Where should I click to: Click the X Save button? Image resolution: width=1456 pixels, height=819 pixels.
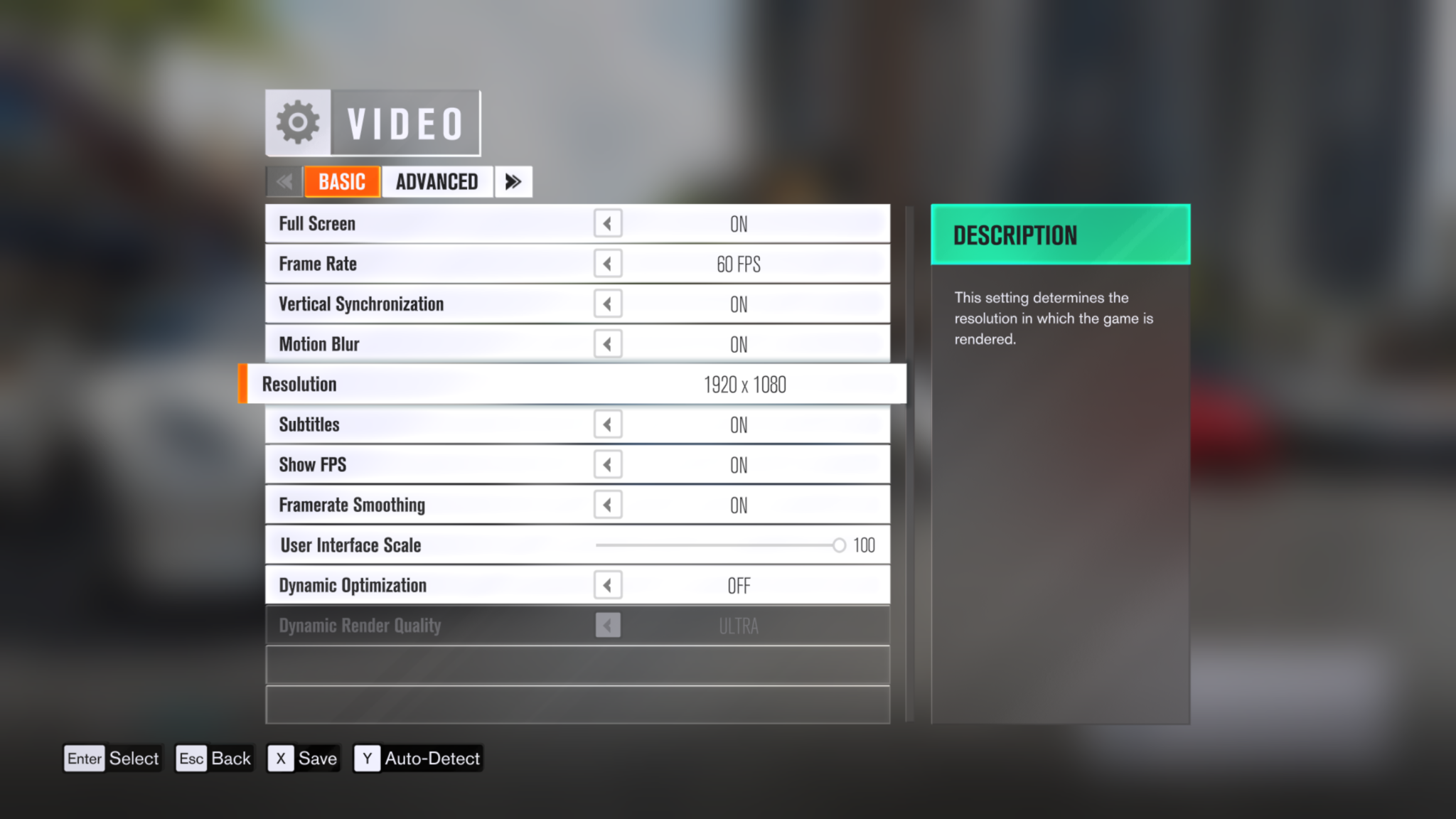pos(303,758)
